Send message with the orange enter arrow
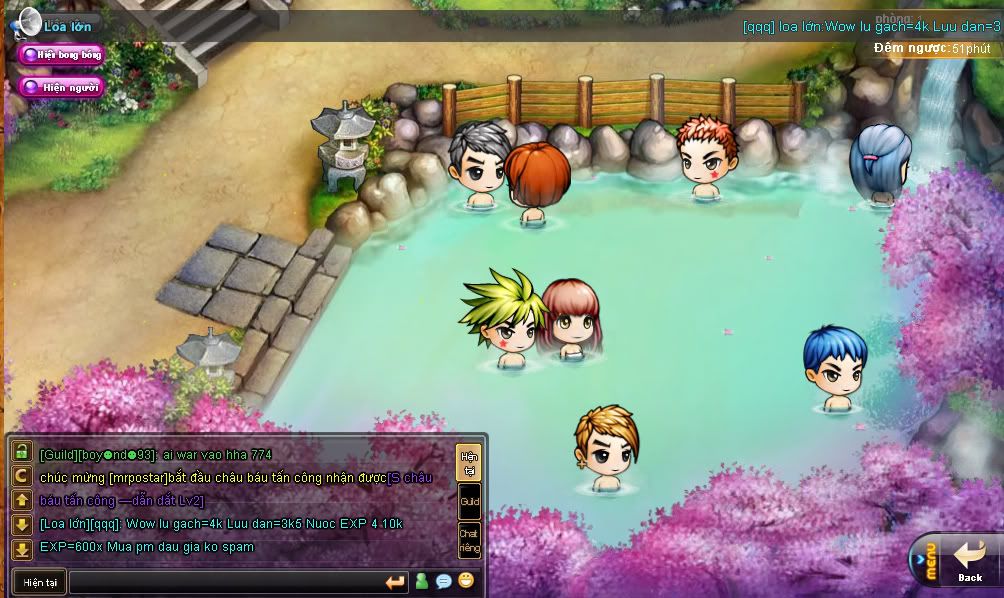Image resolution: width=1004 pixels, height=598 pixels. pyautogui.click(x=395, y=582)
